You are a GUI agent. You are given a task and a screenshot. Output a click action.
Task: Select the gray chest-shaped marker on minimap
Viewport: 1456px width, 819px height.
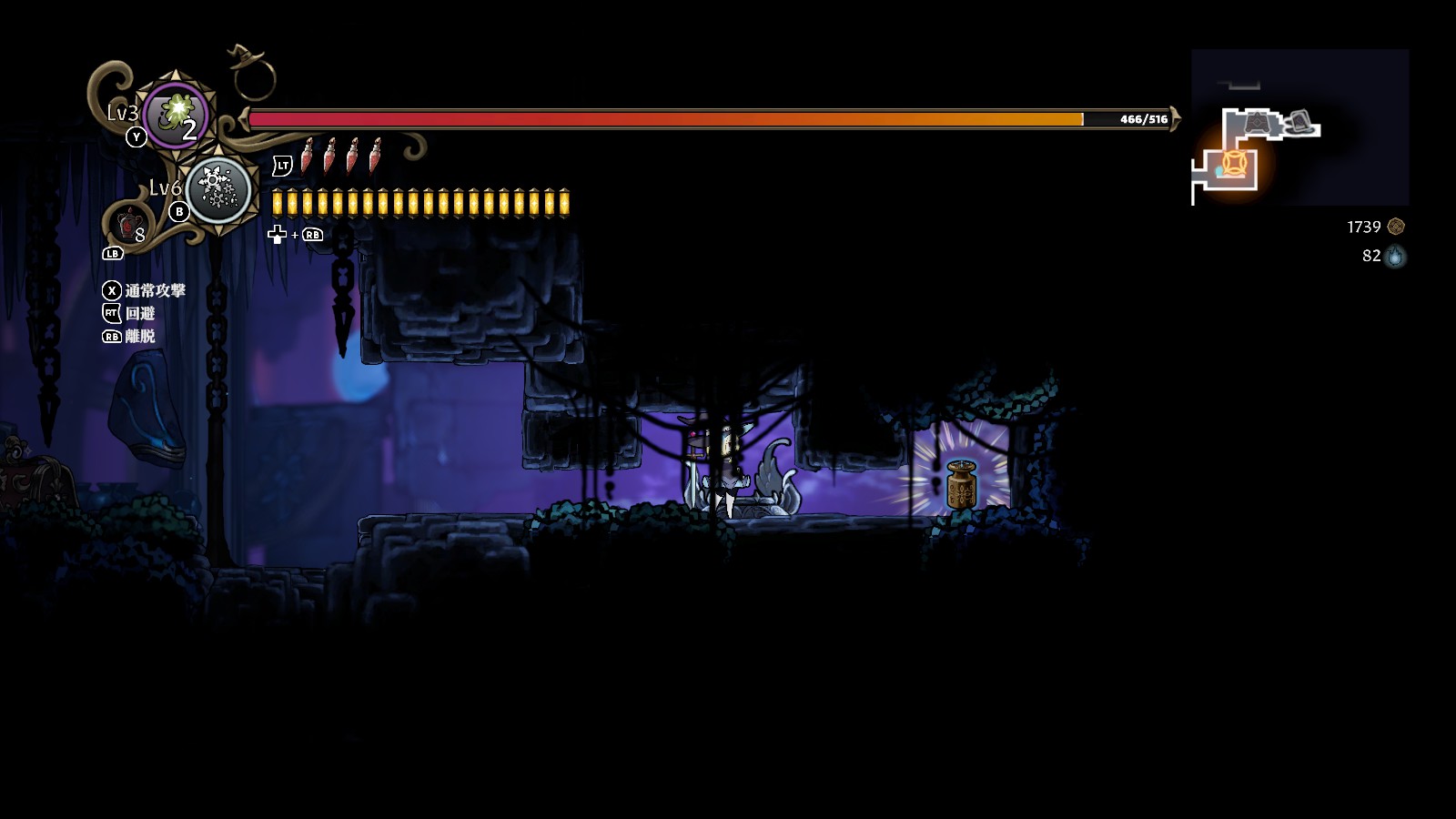(x=1259, y=121)
